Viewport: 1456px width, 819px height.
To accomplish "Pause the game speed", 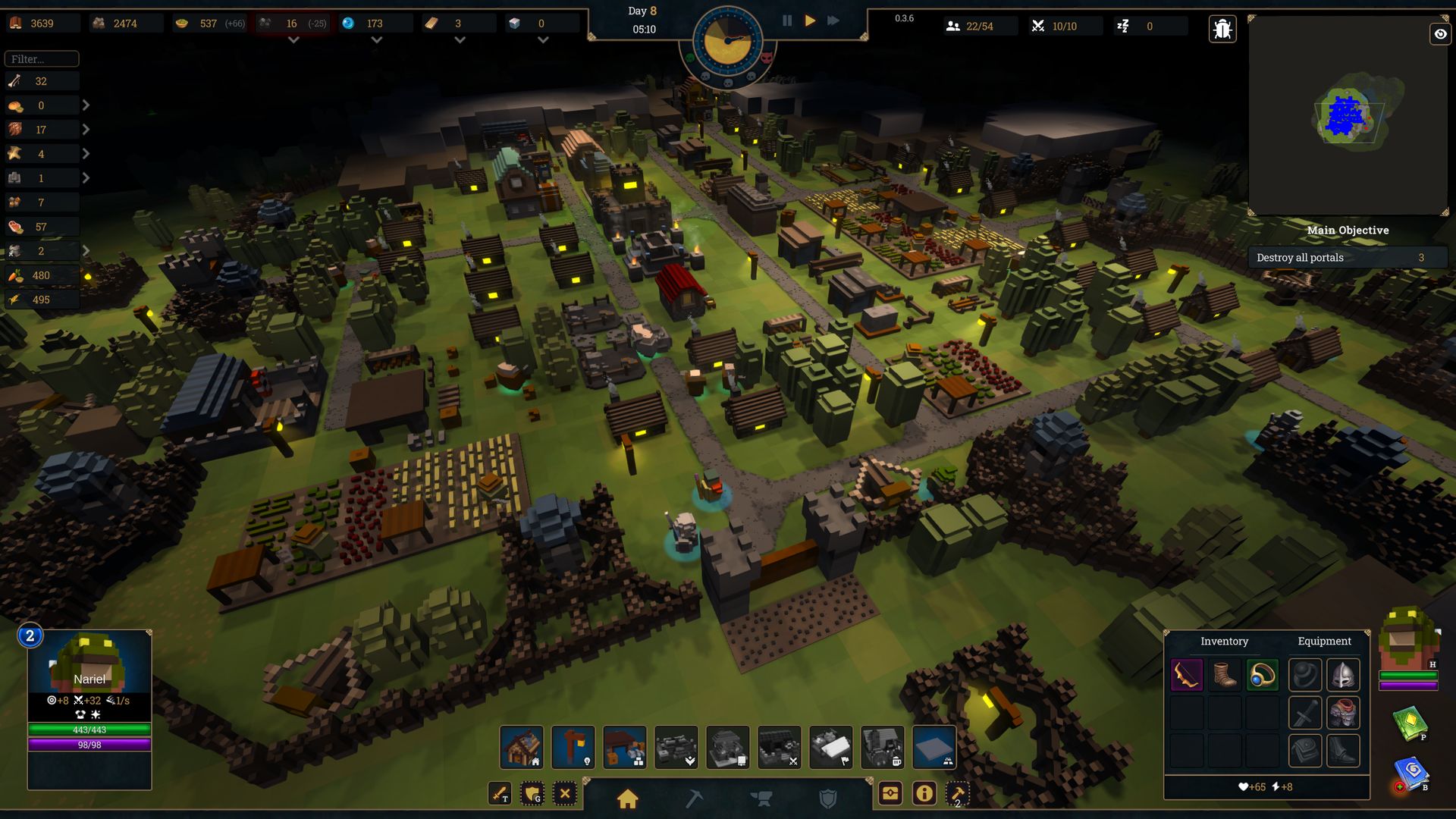I will pyautogui.click(x=787, y=21).
